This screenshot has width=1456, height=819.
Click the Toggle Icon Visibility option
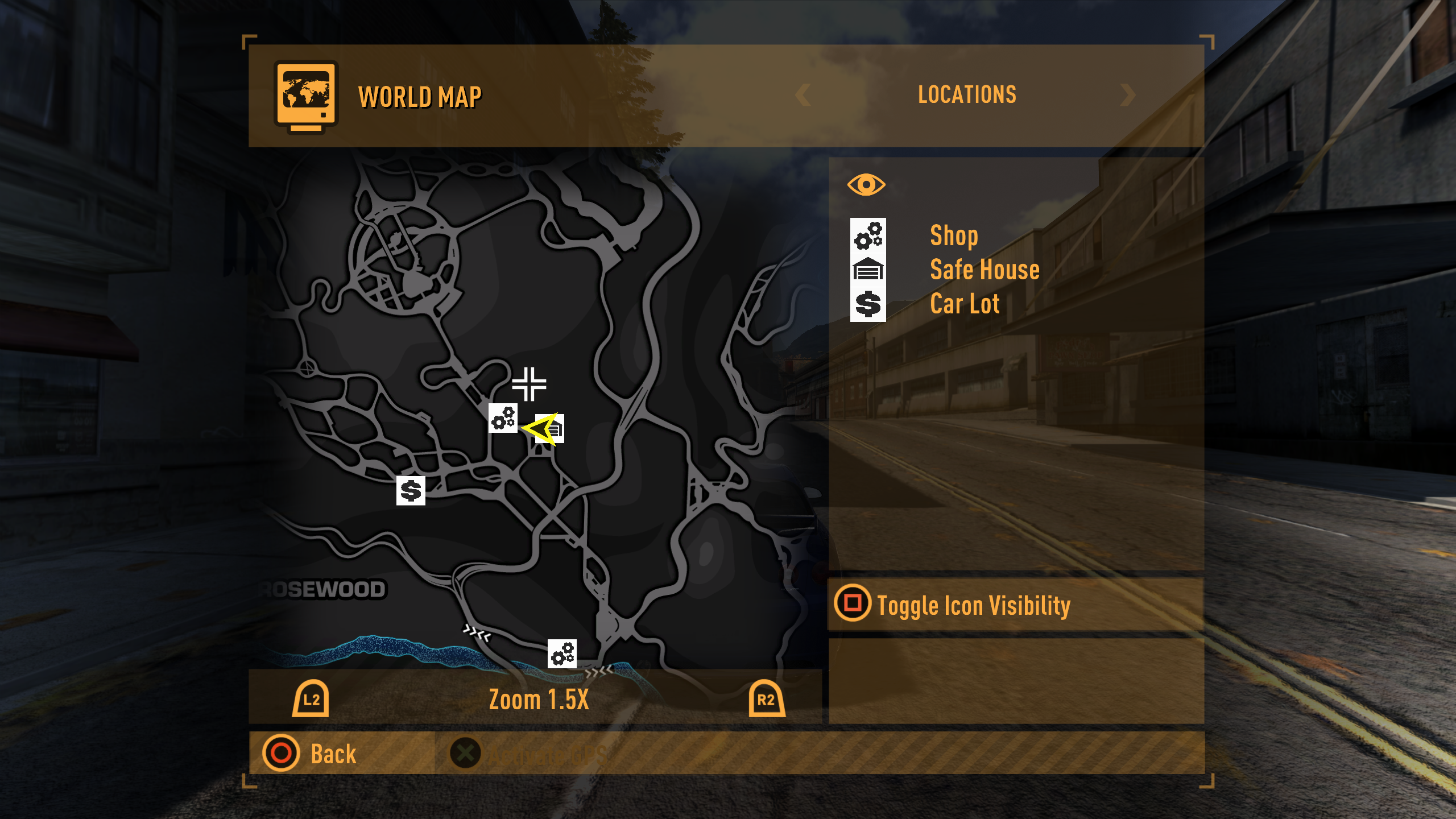973,605
